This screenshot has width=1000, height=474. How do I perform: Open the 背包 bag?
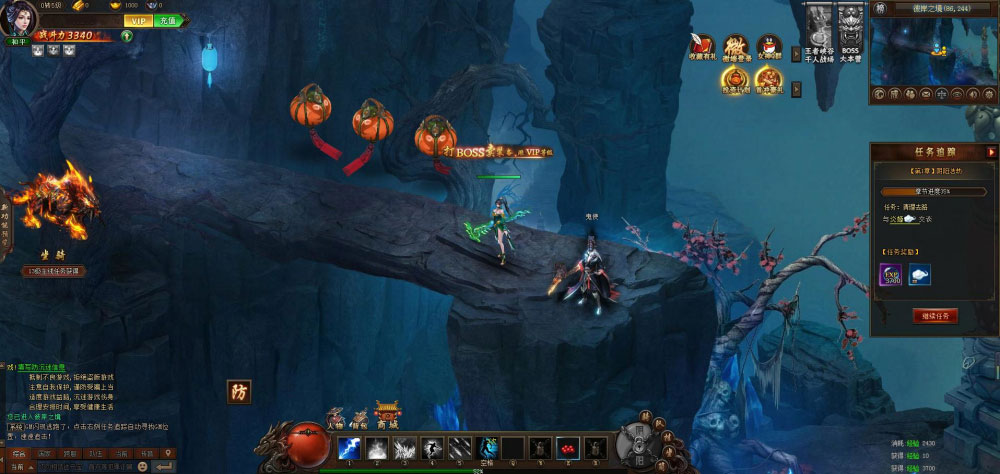(361, 417)
